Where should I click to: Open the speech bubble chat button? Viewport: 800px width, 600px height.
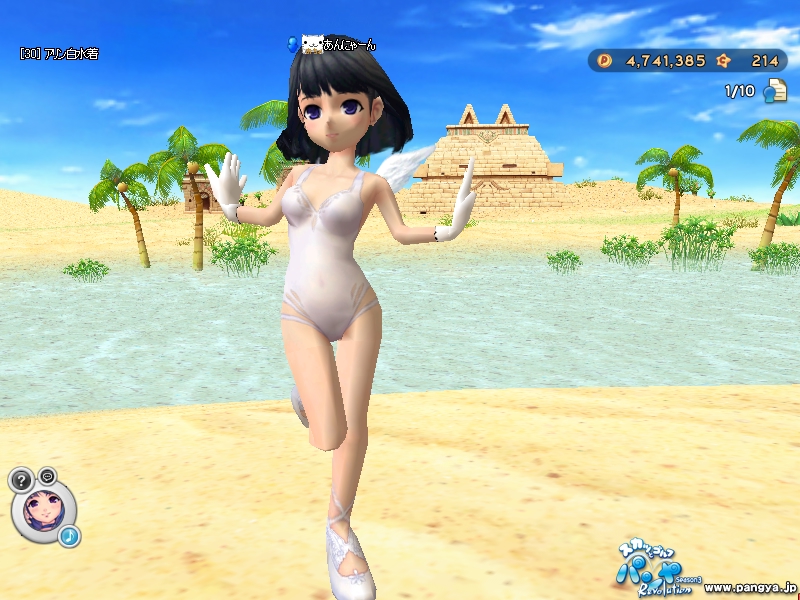tap(47, 475)
